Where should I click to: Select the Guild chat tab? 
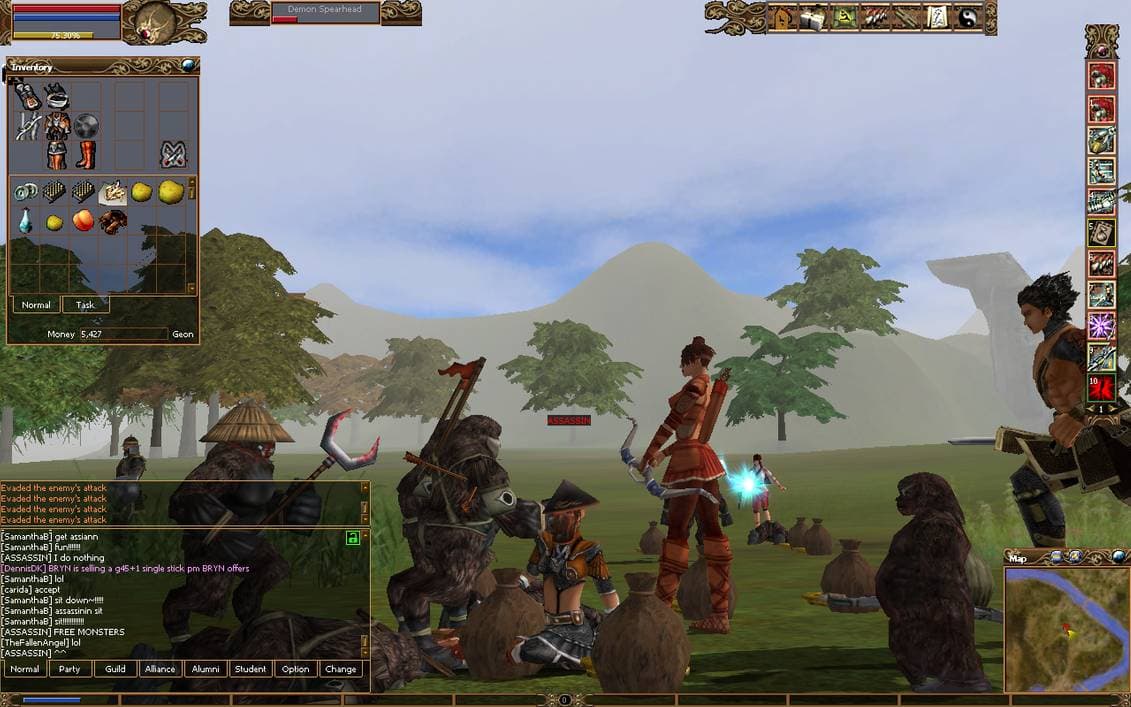(116, 669)
